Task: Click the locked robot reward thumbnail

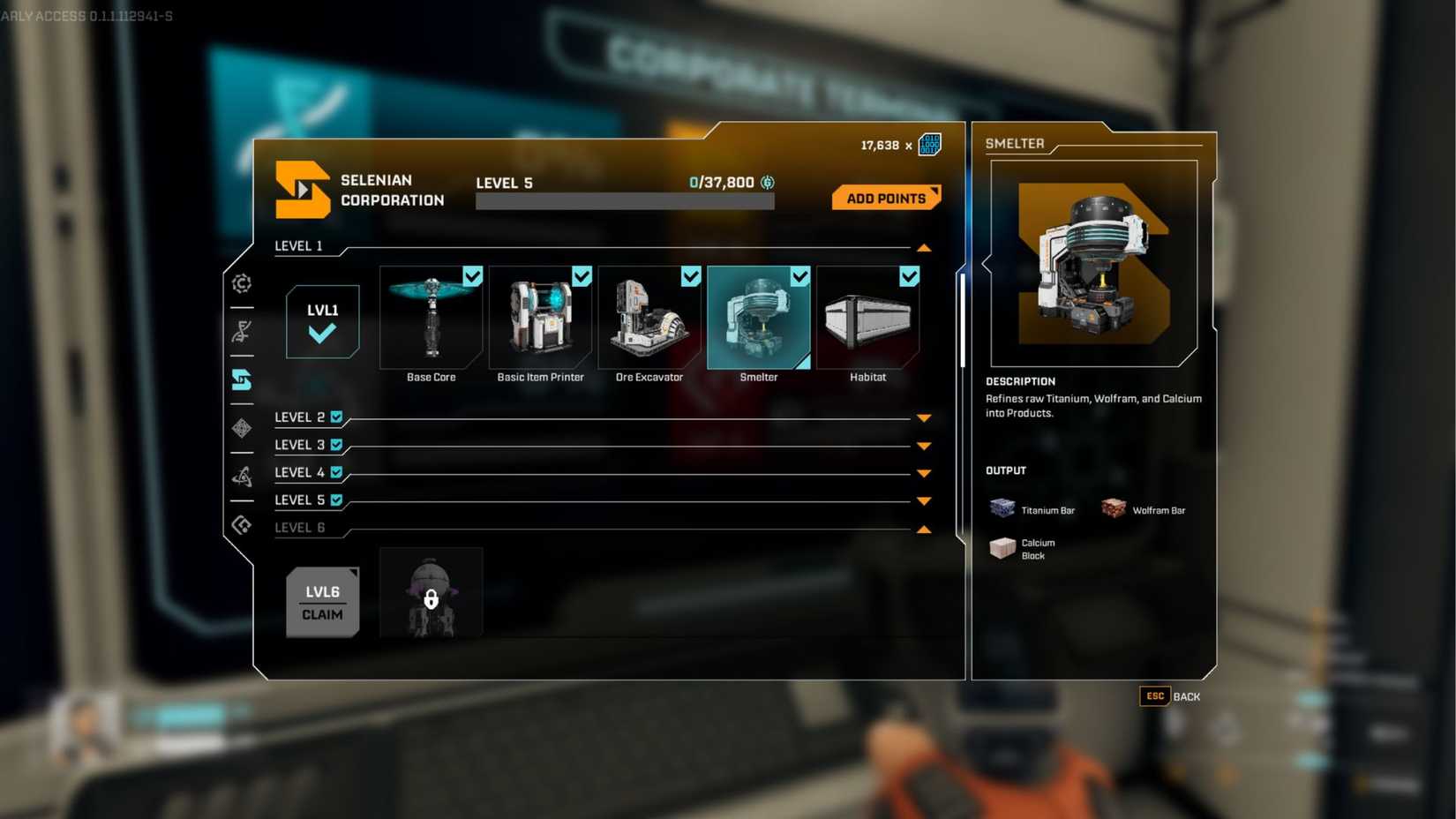Action: point(431,591)
